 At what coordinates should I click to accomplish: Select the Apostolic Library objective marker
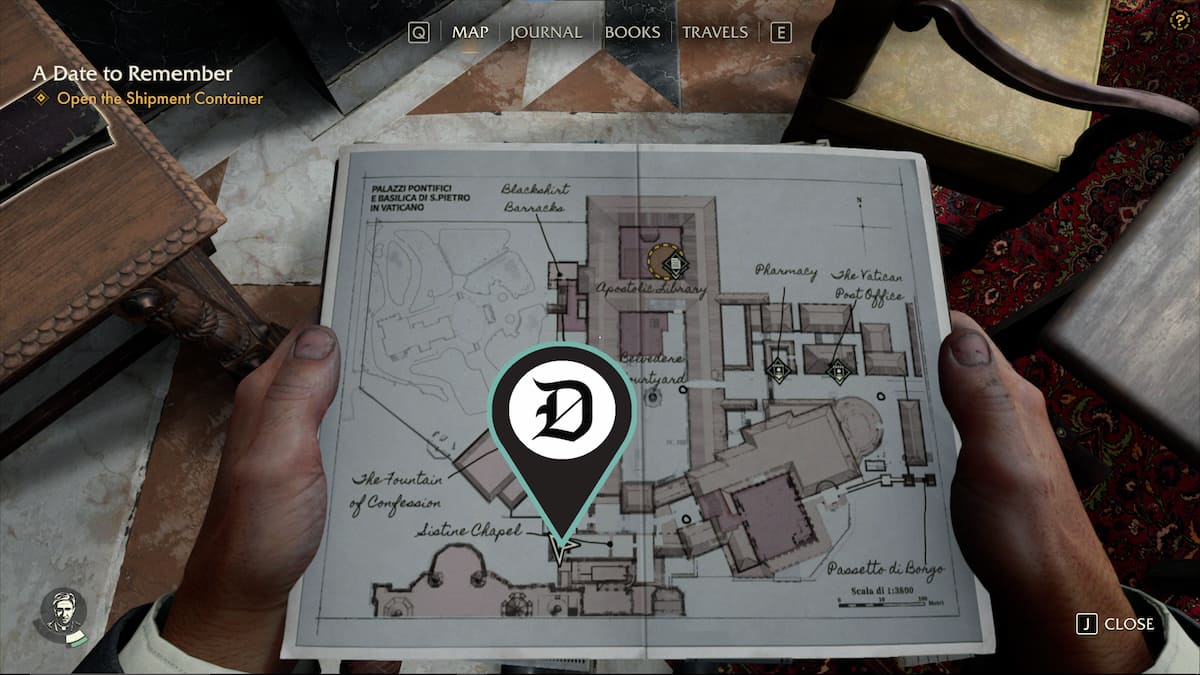(675, 263)
